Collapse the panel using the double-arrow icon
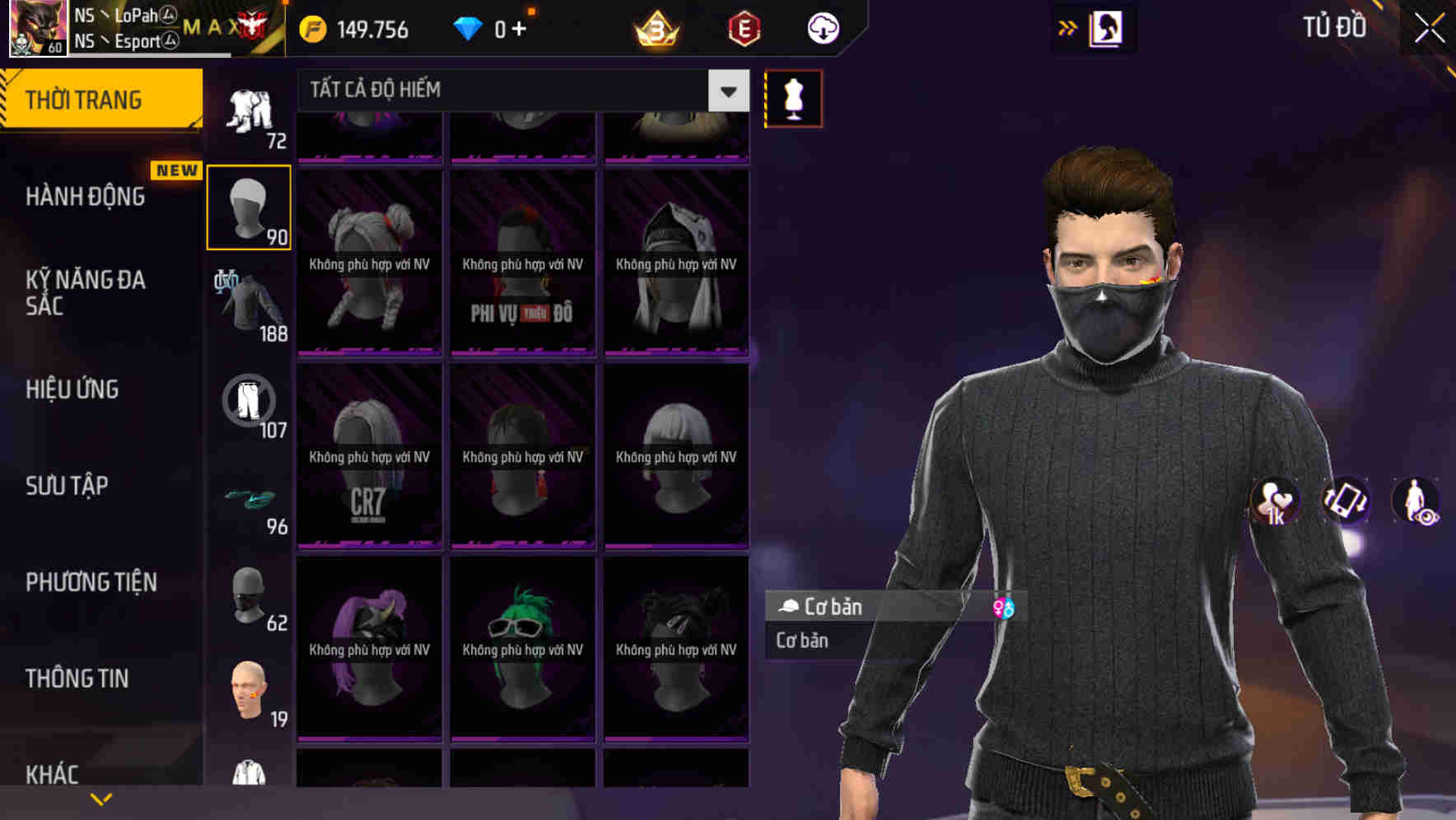The image size is (1456, 820). (1068, 27)
